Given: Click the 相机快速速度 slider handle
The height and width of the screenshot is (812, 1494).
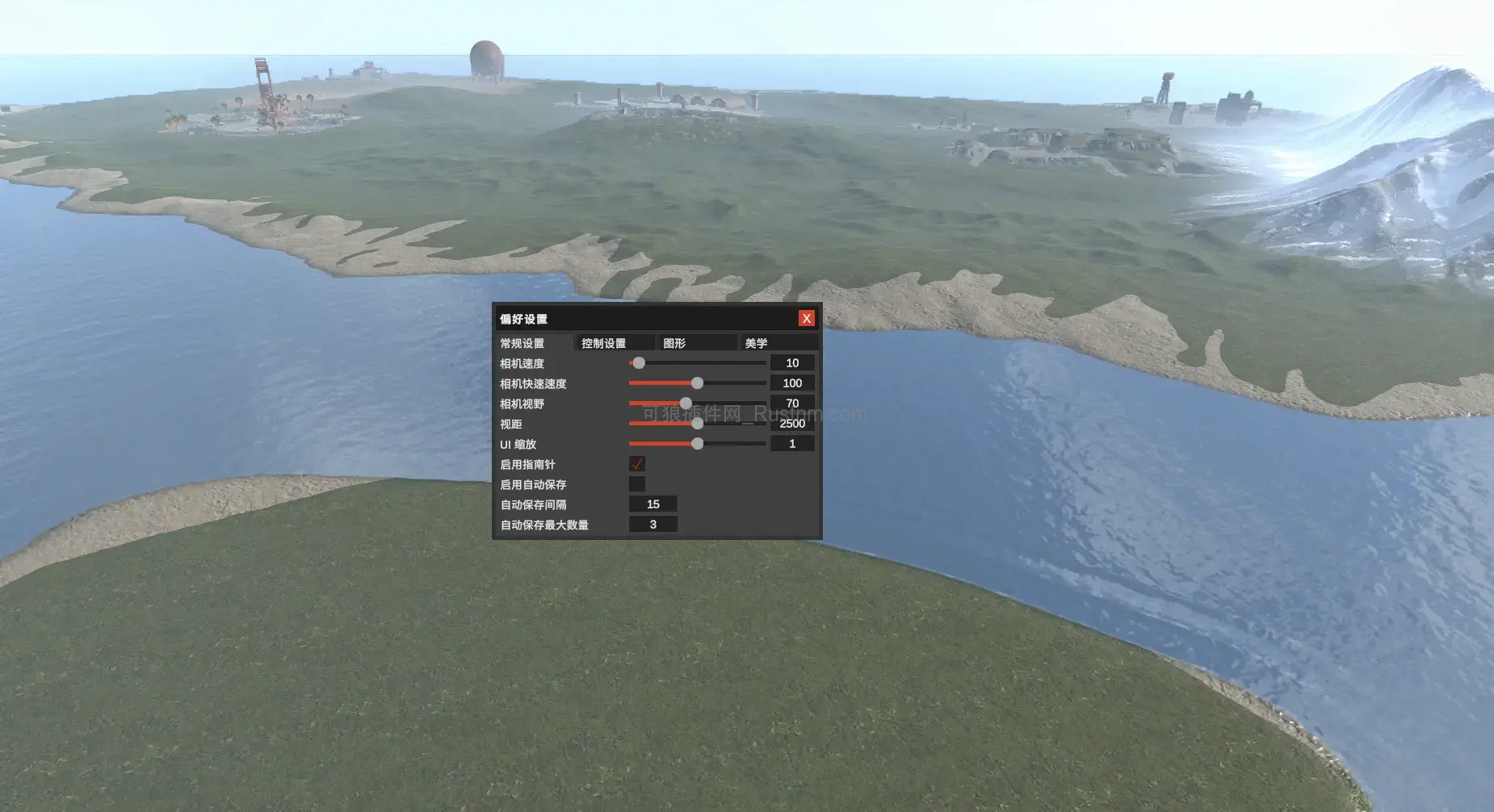Looking at the screenshot, I should 698,383.
